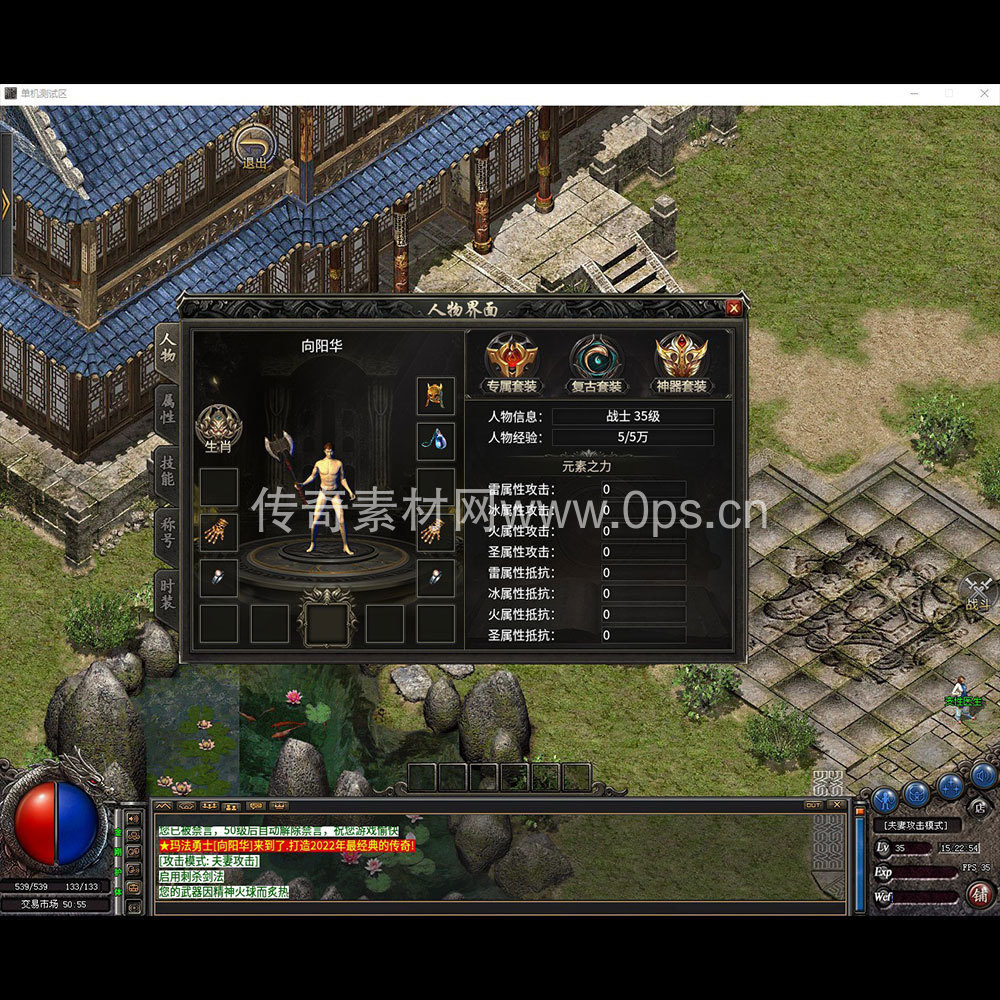Choose the 复古套装 retro set
1000x1000 pixels.
[x=596, y=363]
